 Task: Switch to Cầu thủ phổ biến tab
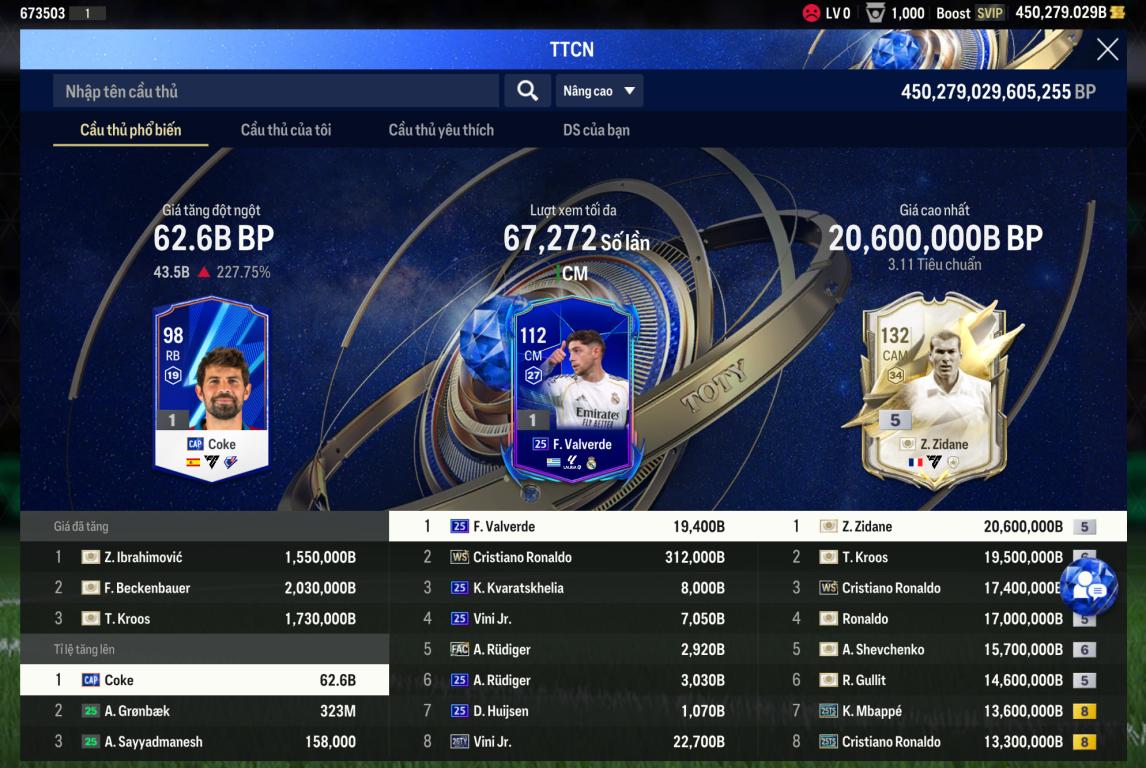131,130
